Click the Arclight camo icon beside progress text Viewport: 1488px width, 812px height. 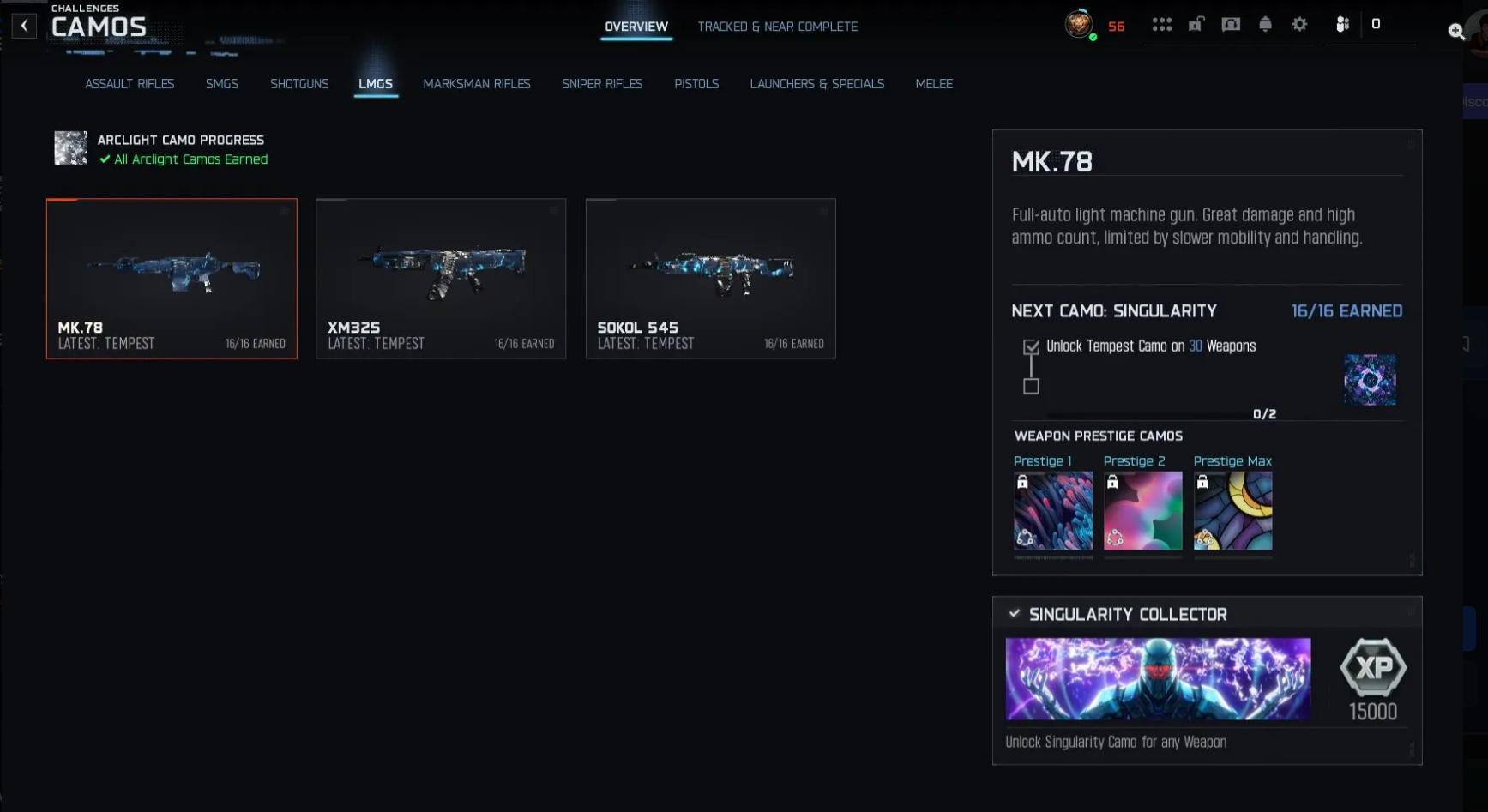(x=70, y=147)
